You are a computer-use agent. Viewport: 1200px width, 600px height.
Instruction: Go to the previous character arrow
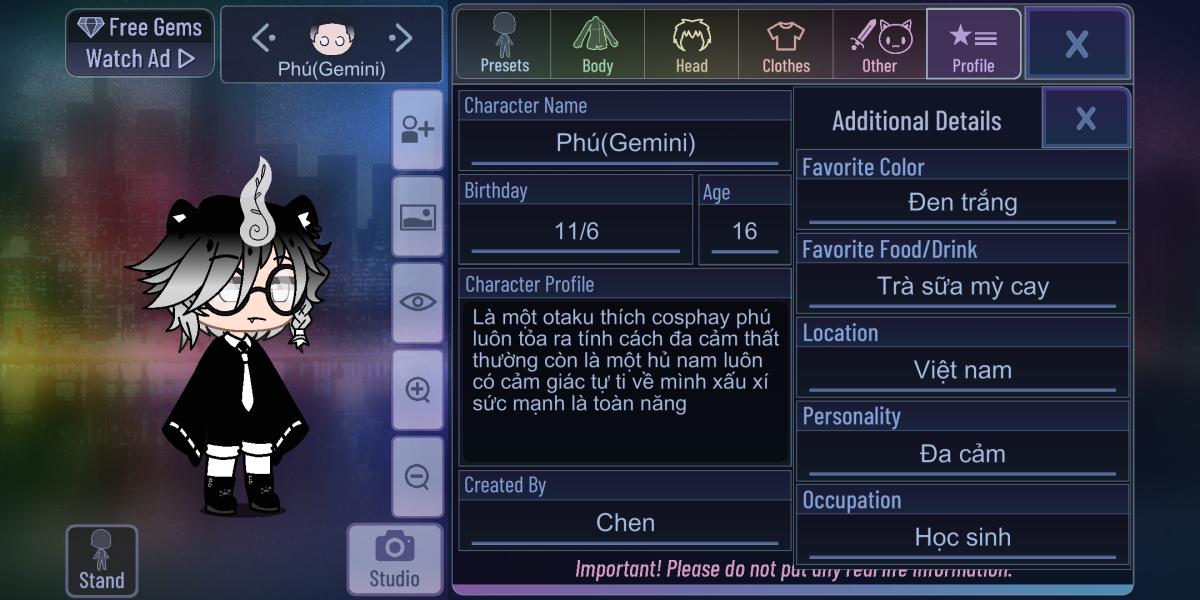click(x=263, y=39)
